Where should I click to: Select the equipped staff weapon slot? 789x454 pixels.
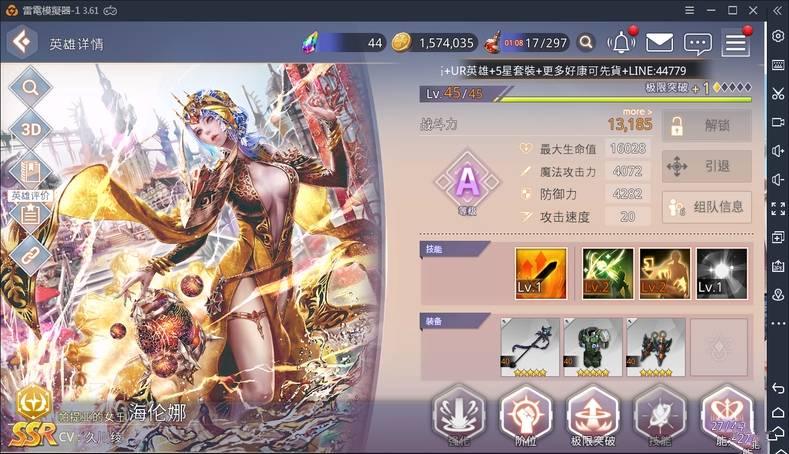point(529,346)
